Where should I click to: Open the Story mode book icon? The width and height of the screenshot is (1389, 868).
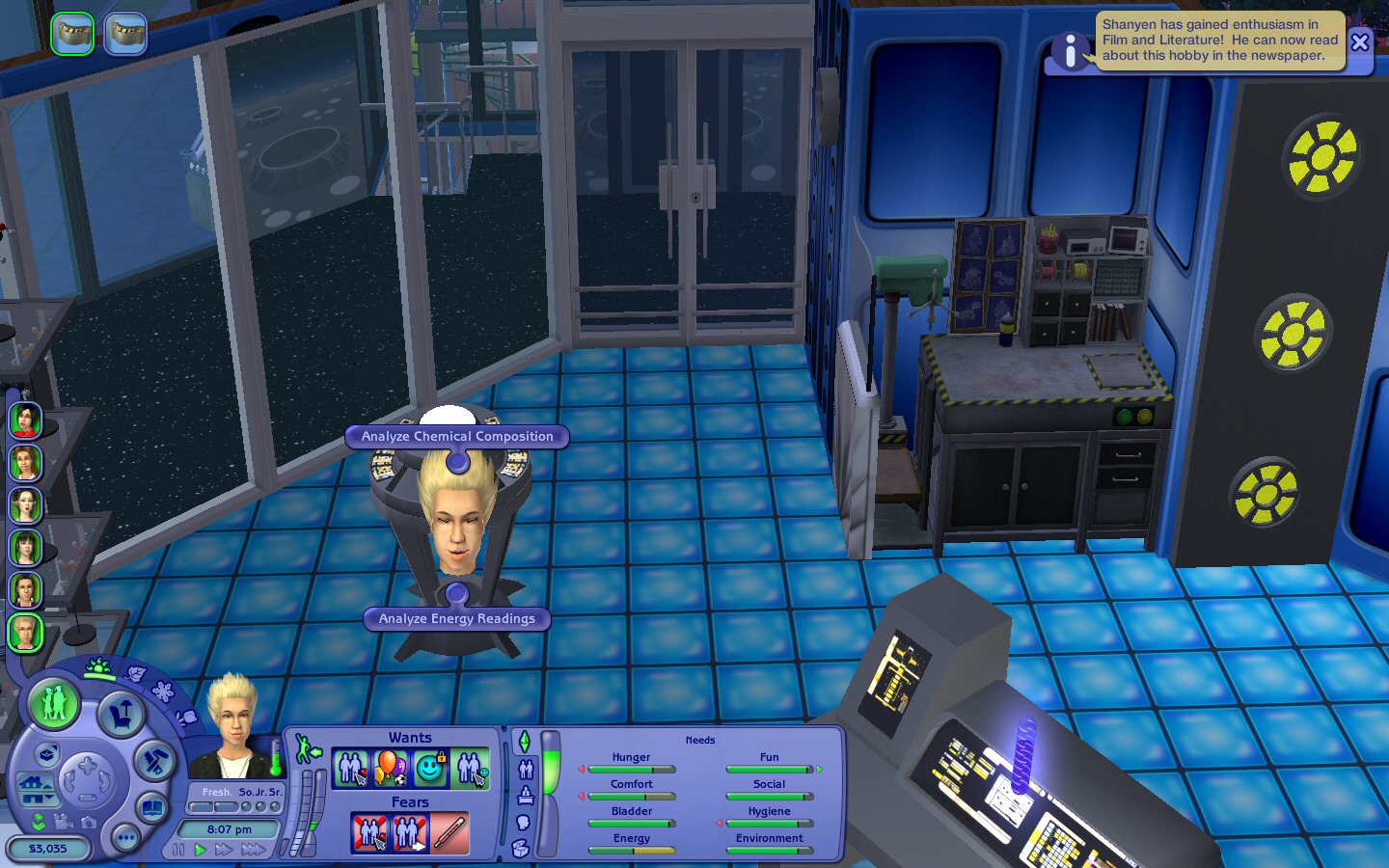click(152, 807)
